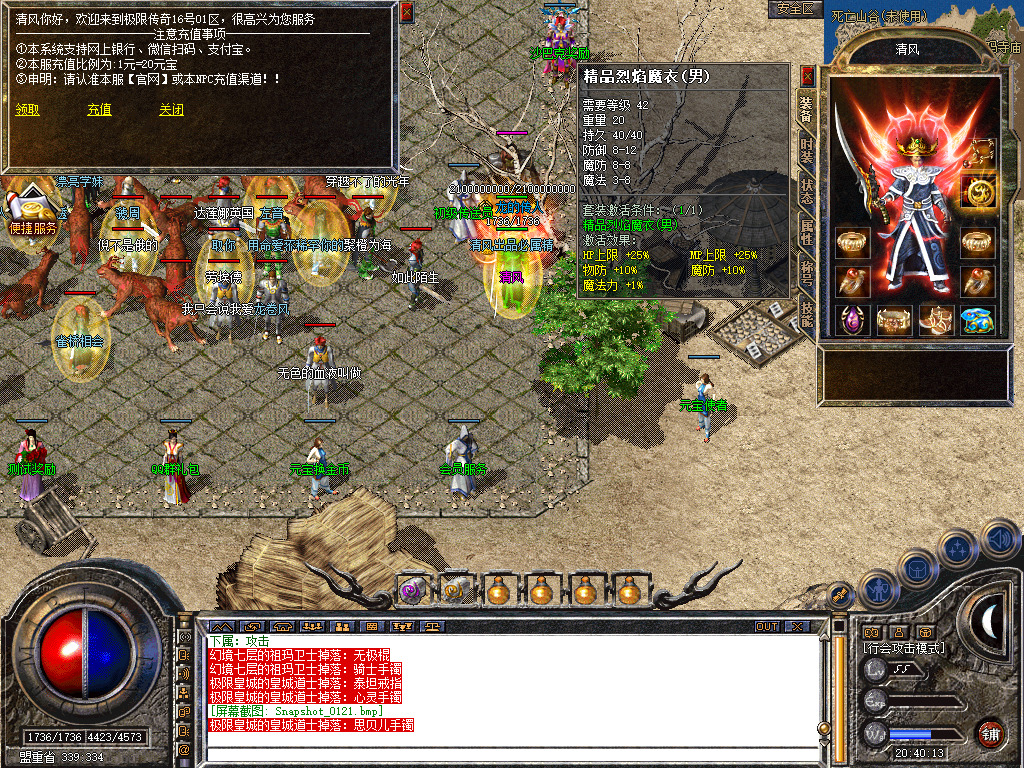The width and height of the screenshot is (1024, 768).
Task: Open the 状态 tab
Action: tap(806, 192)
